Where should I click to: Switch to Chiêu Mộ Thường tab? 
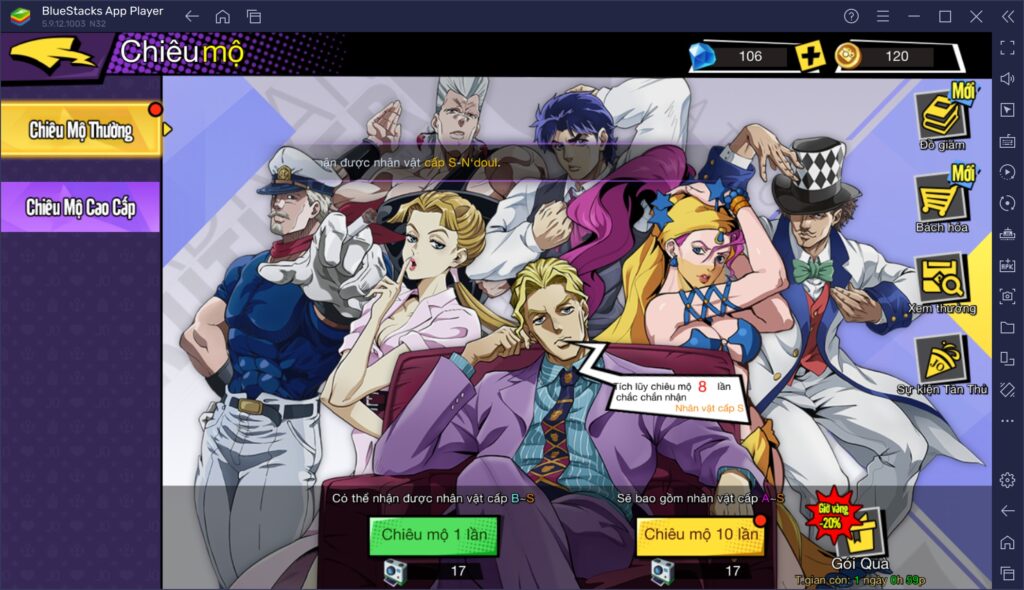tap(80, 130)
